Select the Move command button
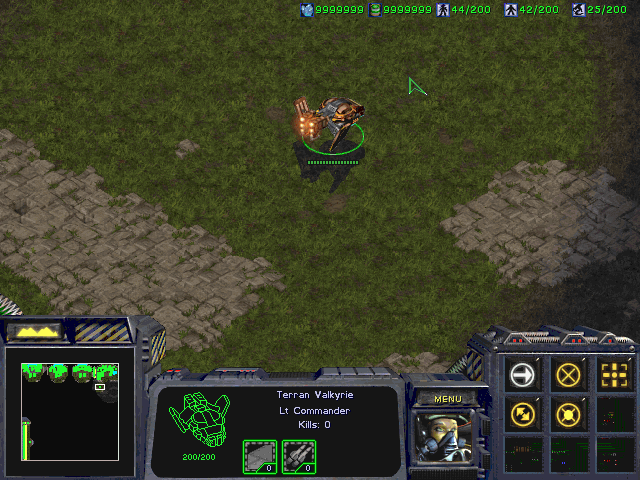Screen dimensions: 640x480 (523, 374)
